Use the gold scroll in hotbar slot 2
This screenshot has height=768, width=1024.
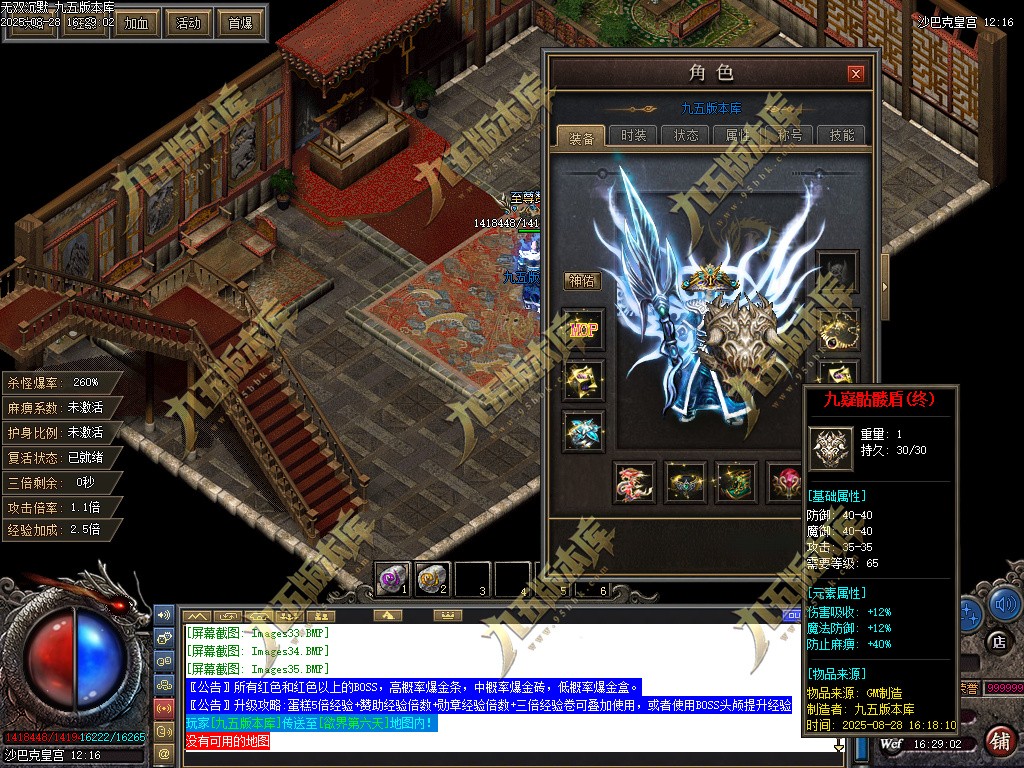tap(431, 577)
